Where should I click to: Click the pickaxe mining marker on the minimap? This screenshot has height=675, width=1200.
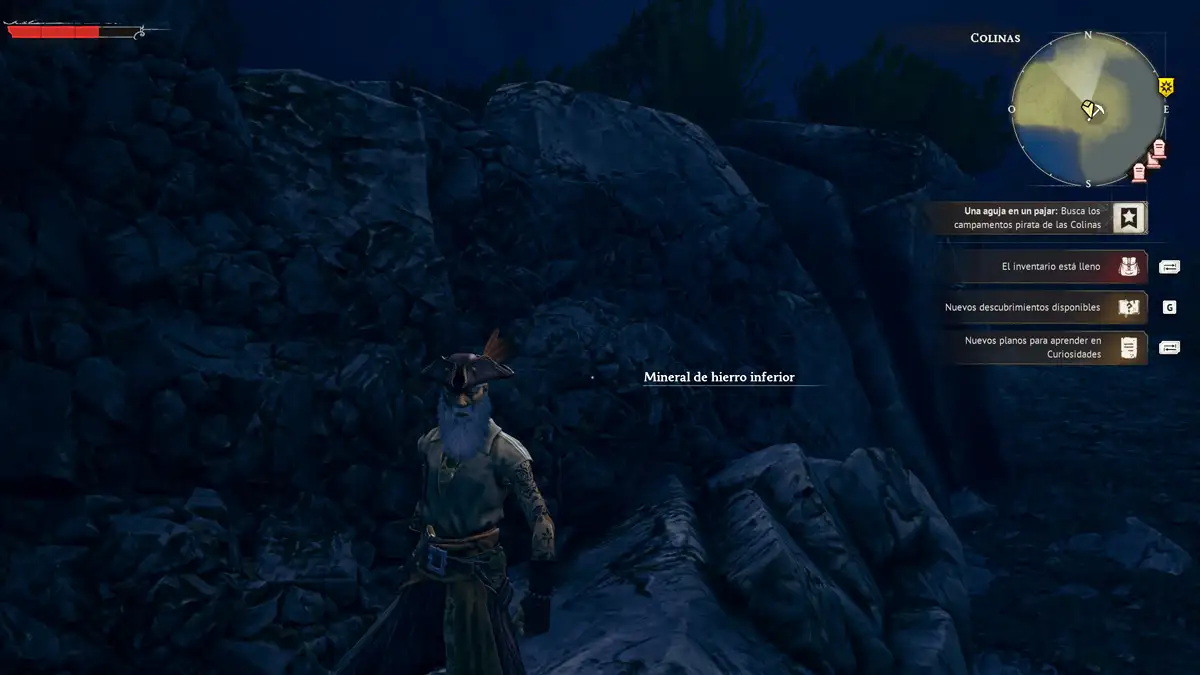pos(1092,109)
